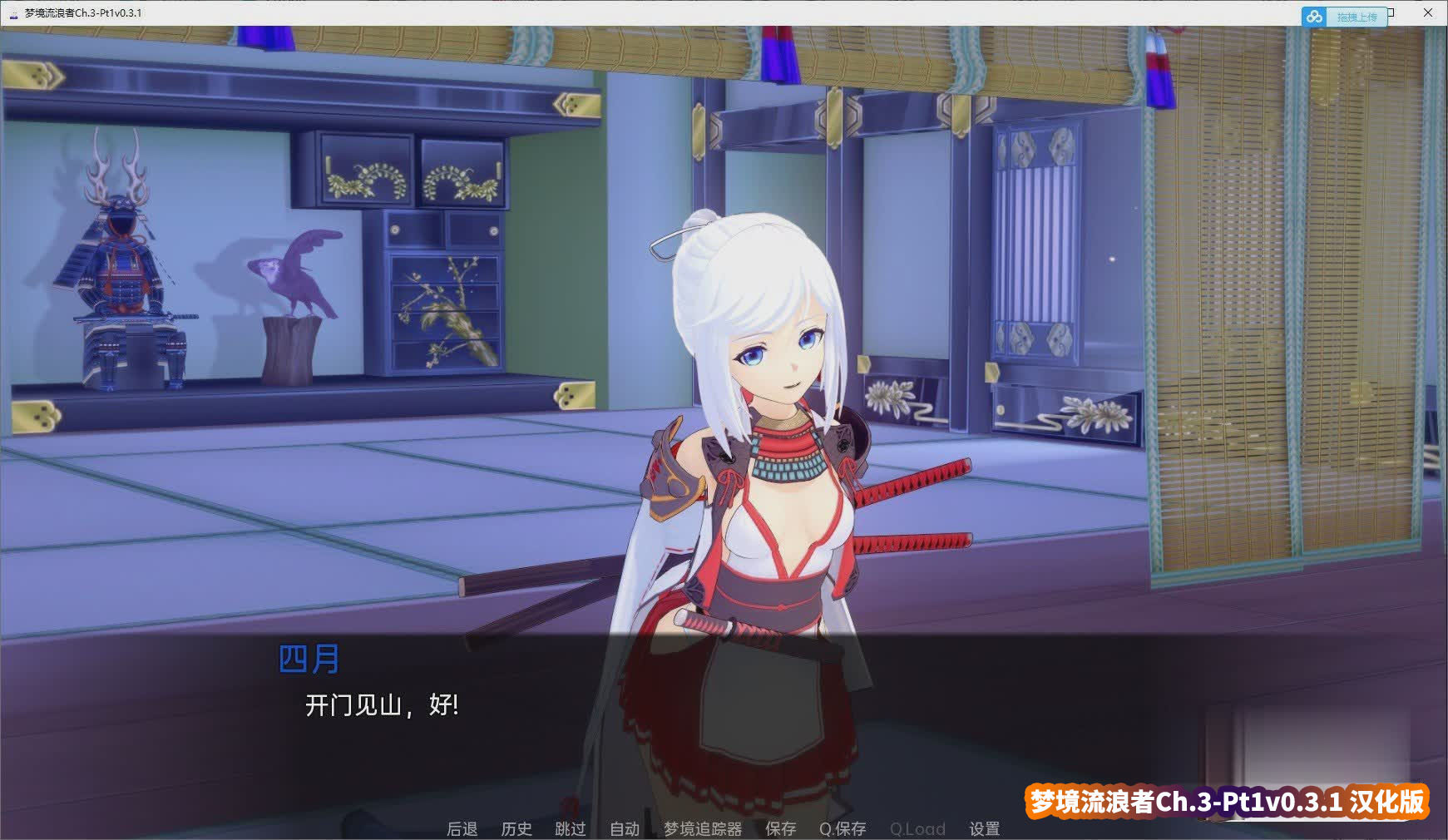Enable 自动 auto-play mode
The height and width of the screenshot is (840, 1448).
point(624,828)
